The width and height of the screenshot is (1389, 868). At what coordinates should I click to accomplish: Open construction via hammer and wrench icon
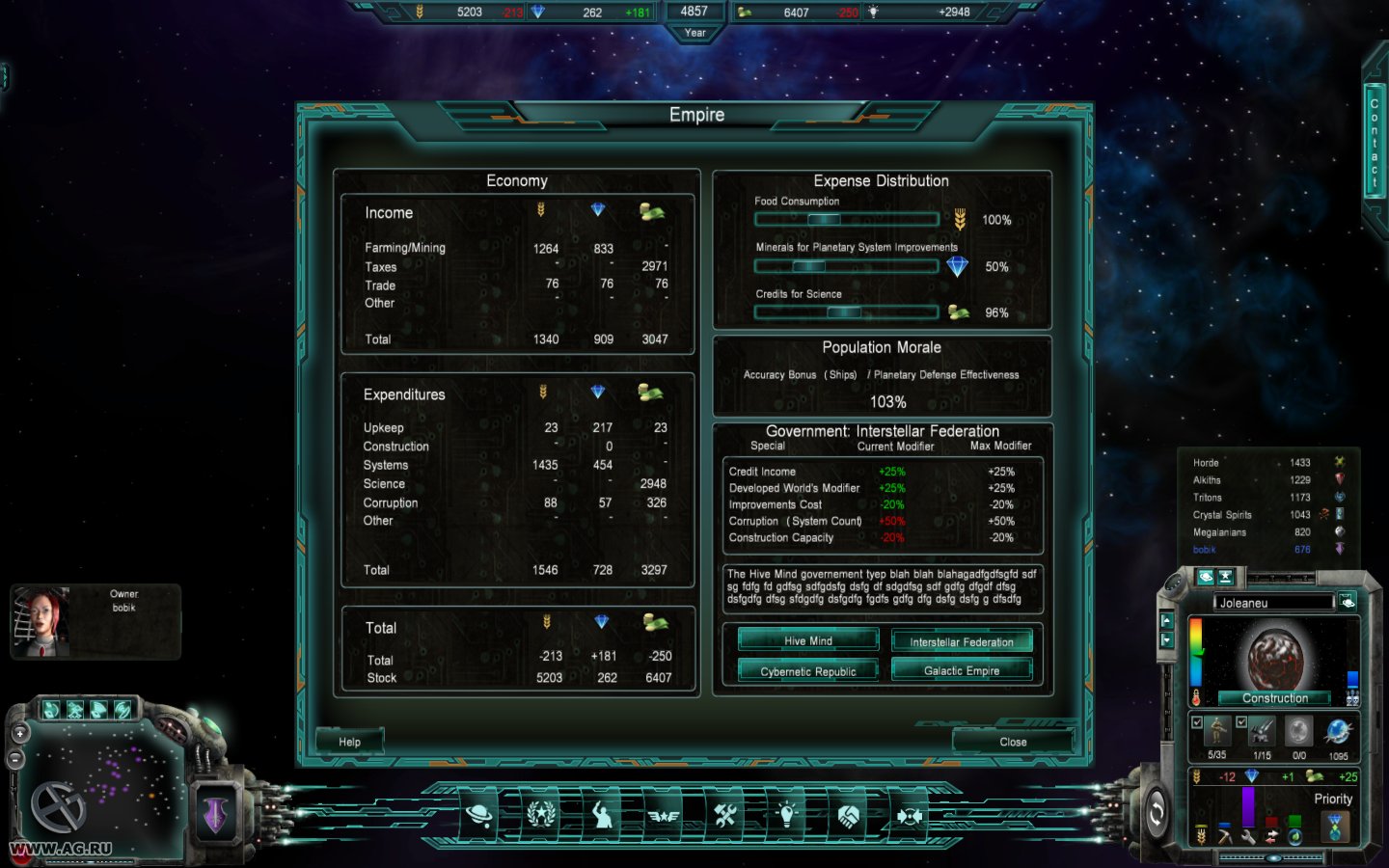pyautogui.click(x=725, y=815)
